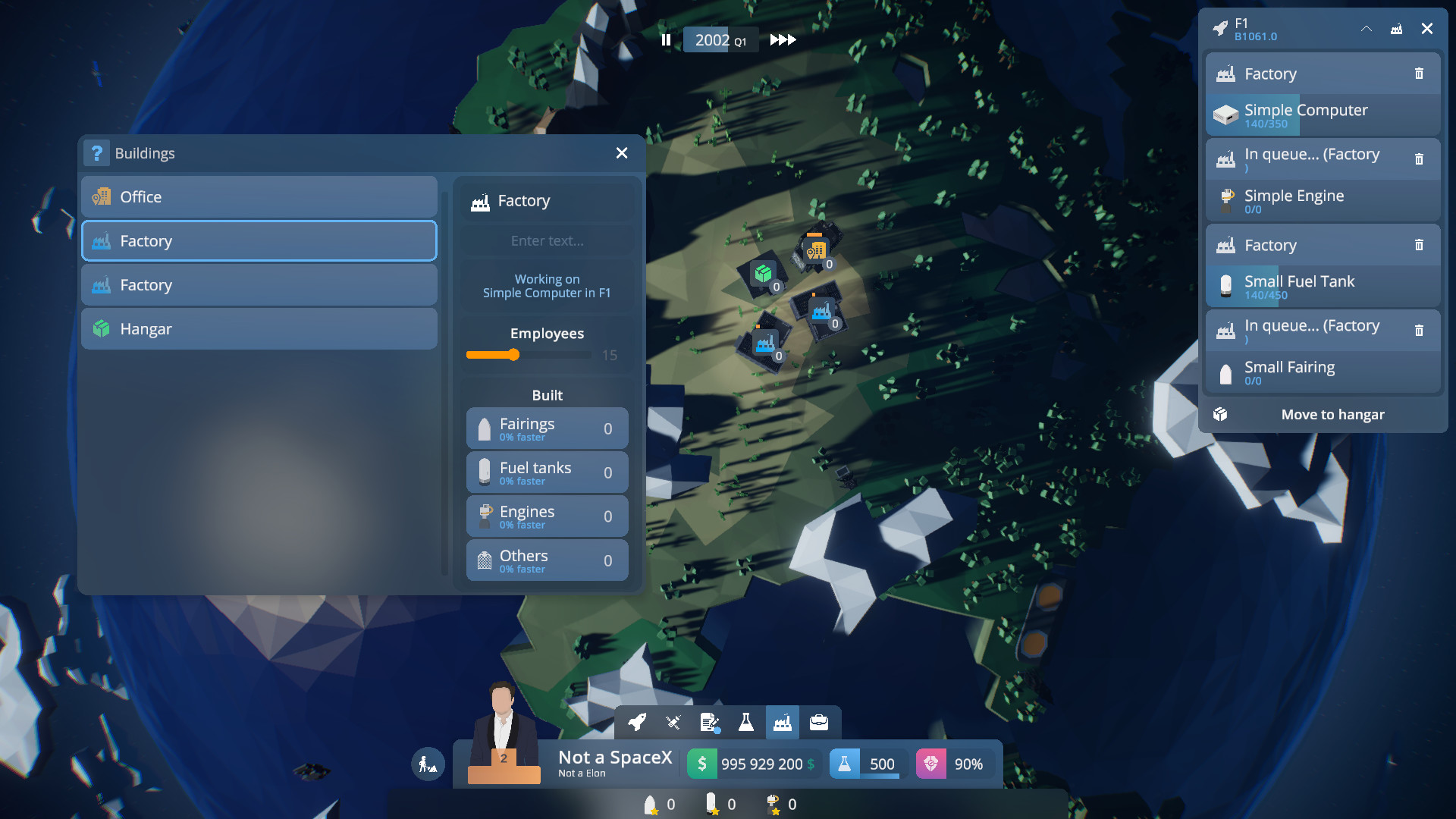Select the Small Fuel Tank production item
The height and width of the screenshot is (819, 1456).
point(1323,287)
